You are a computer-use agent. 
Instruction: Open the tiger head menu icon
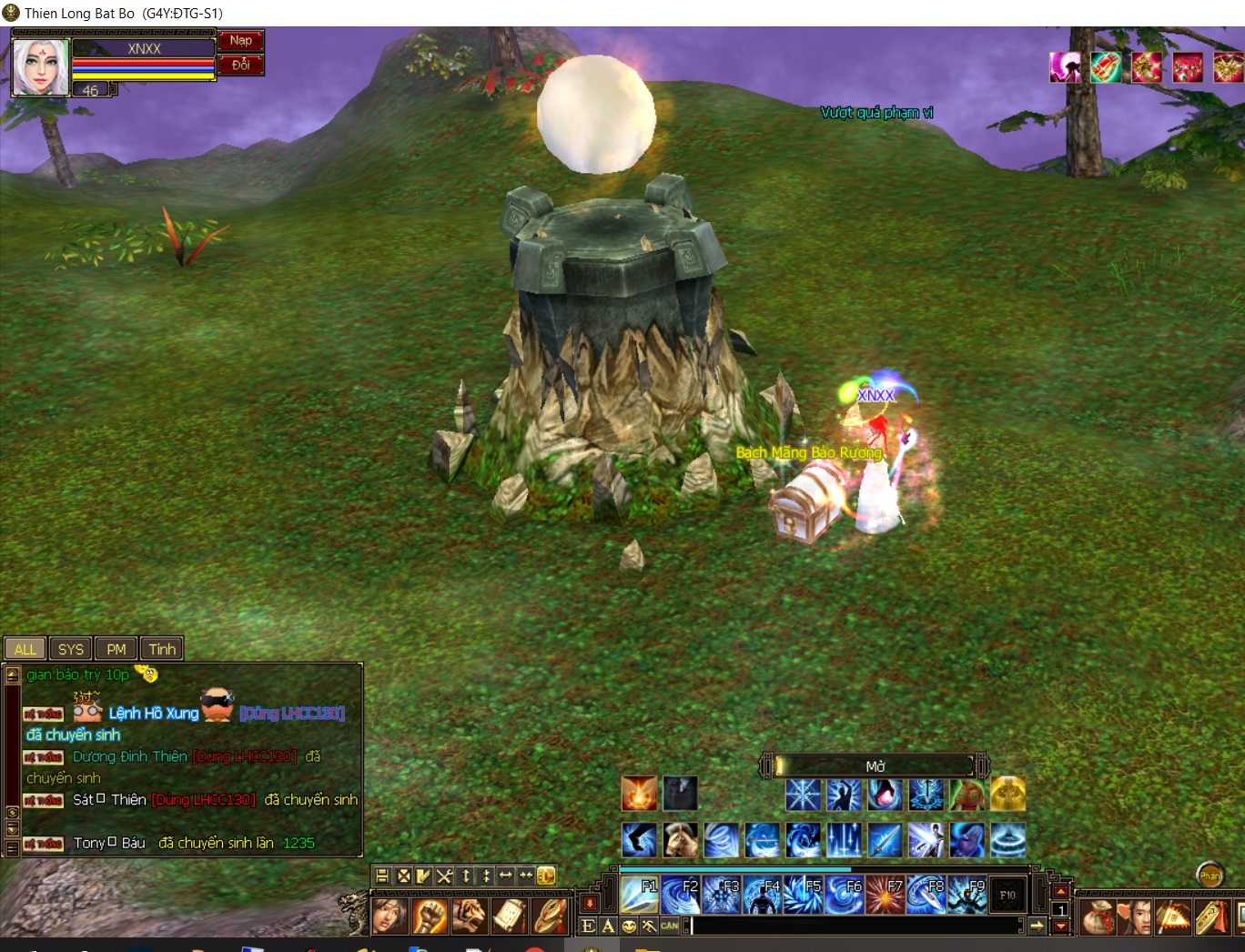(469, 916)
